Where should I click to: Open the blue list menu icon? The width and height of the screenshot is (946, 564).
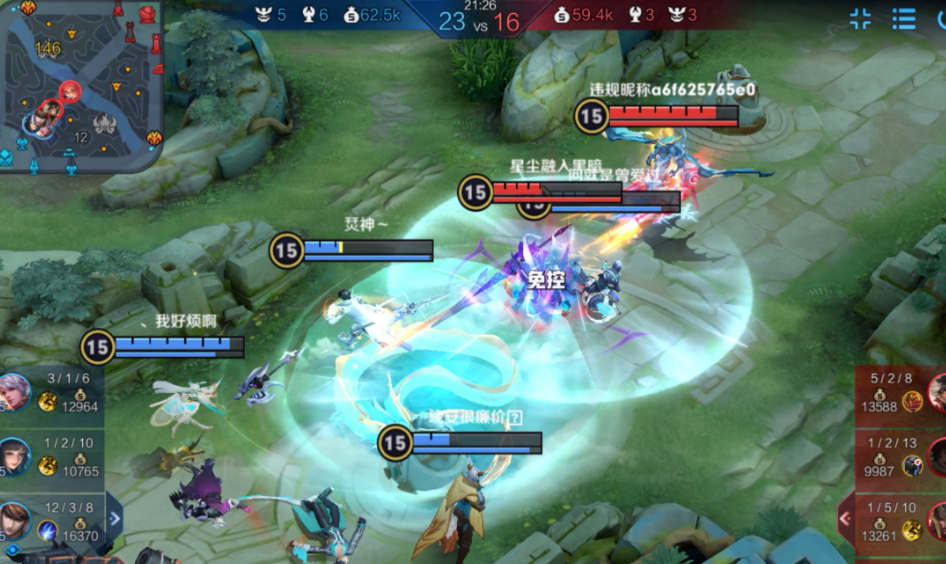(904, 18)
